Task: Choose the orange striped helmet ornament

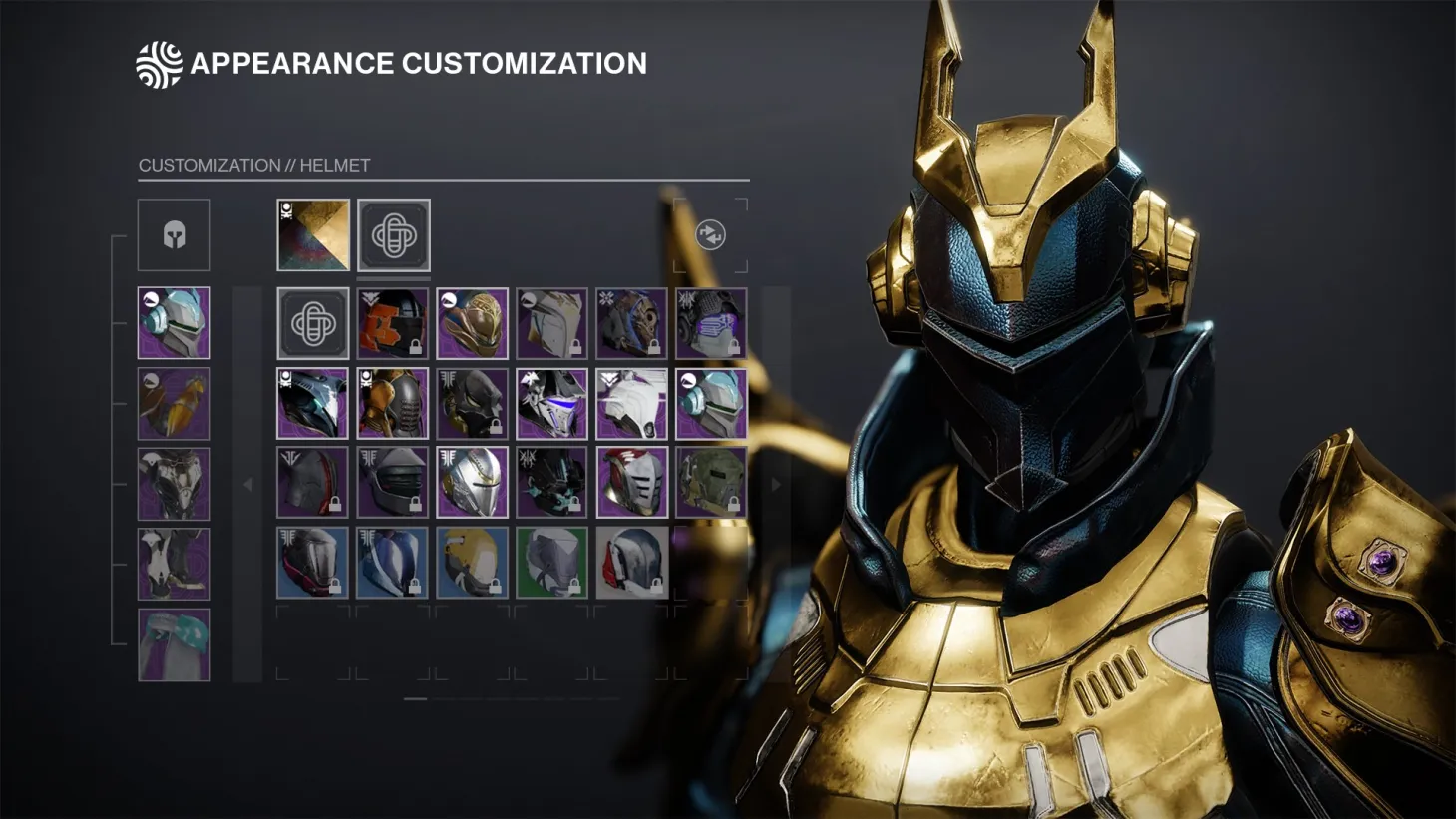Action: coord(393,322)
